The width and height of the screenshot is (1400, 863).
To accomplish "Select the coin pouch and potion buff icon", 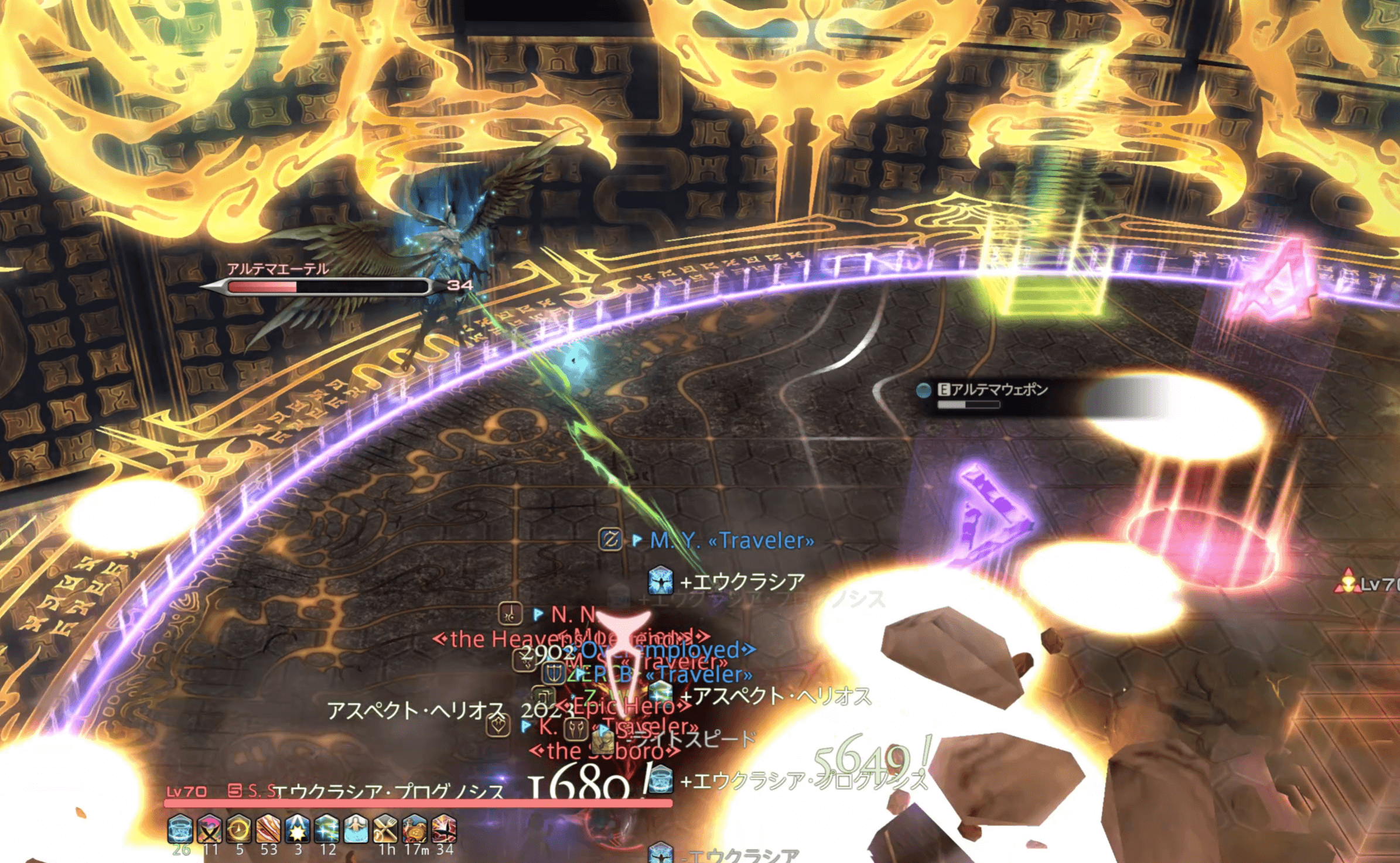I will click(415, 828).
